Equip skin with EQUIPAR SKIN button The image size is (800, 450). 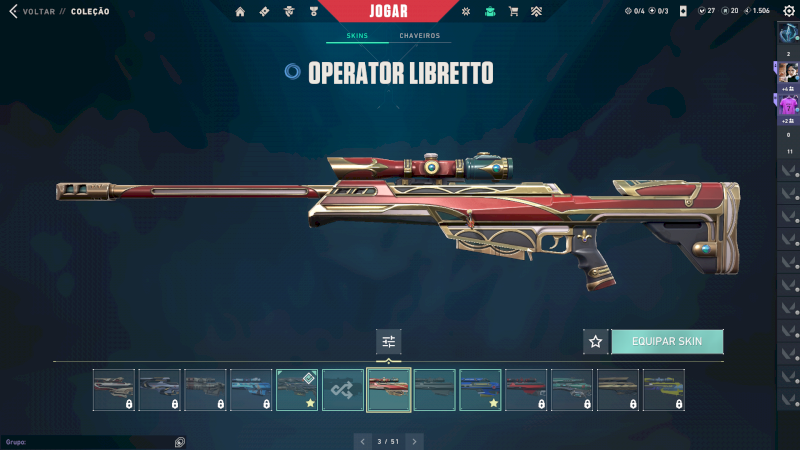click(x=667, y=342)
